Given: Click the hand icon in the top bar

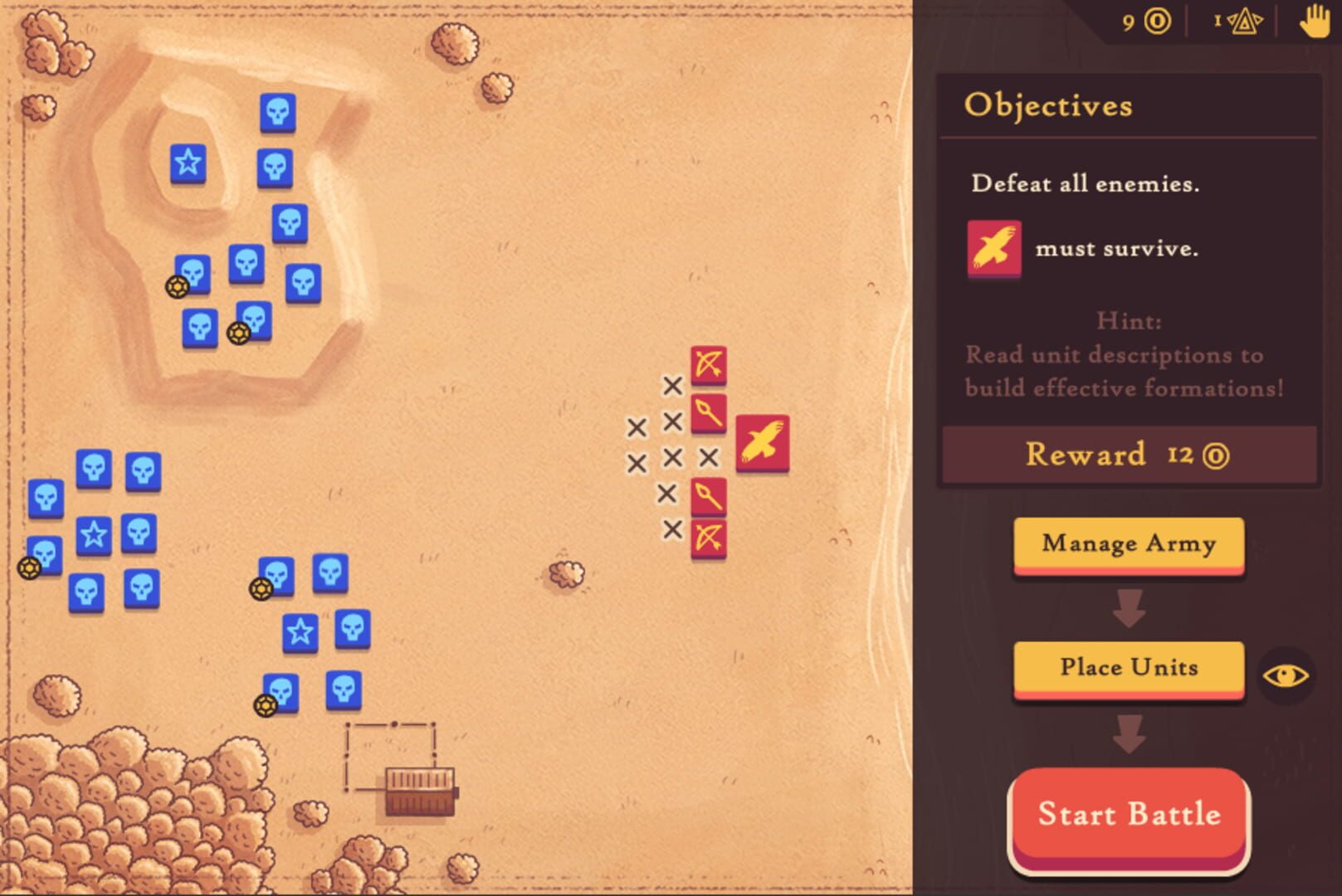Looking at the screenshot, I should coord(1316,23).
